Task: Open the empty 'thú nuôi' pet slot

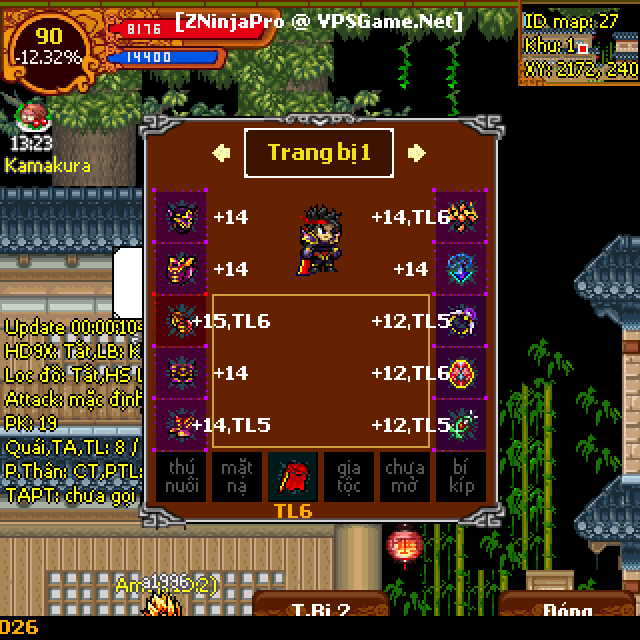Action: [x=181, y=477]
